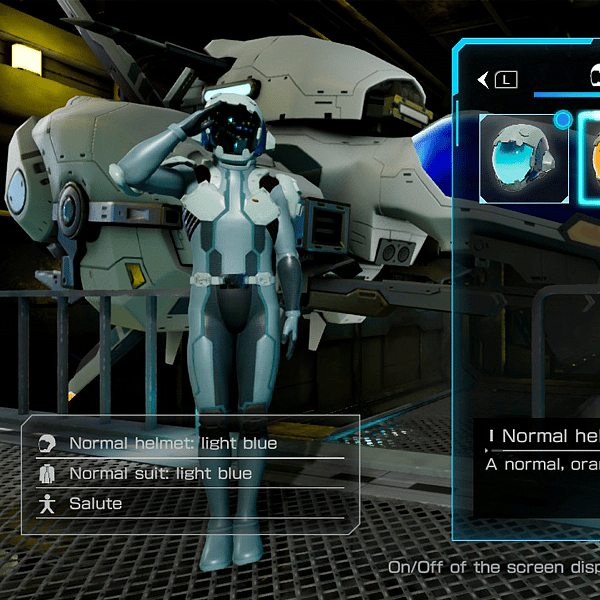Choose the orange helmet tile

point(590,158)
